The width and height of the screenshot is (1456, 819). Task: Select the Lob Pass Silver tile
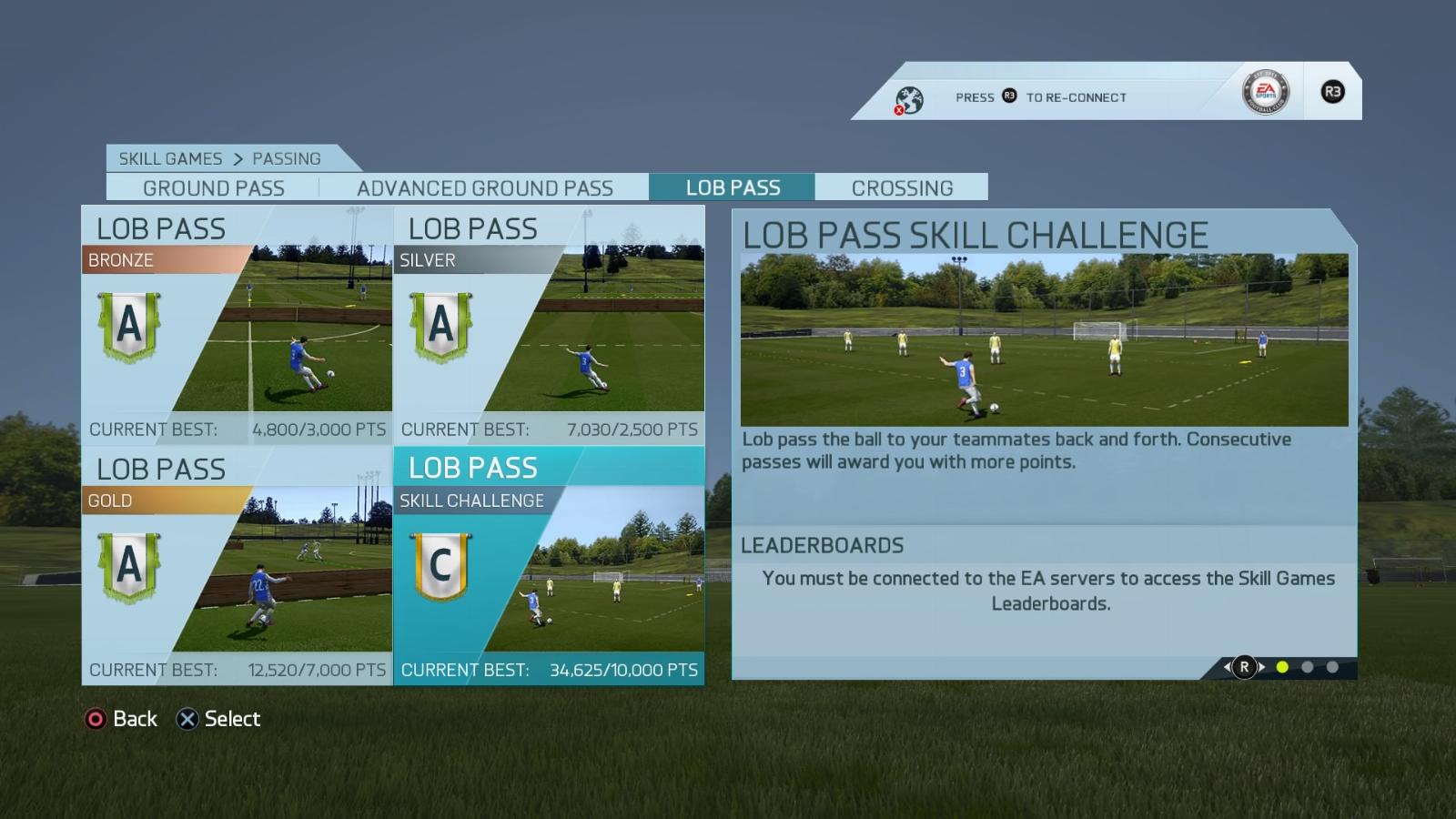549,325
